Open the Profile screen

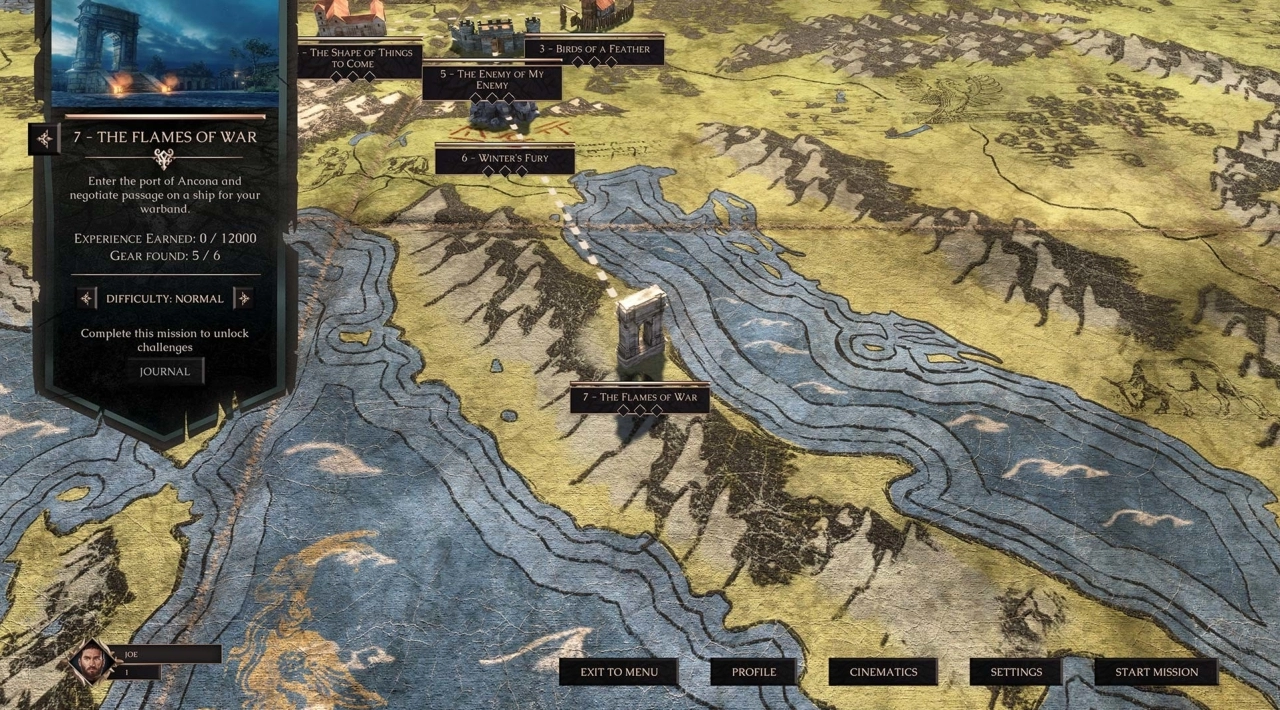pos(753,672)
